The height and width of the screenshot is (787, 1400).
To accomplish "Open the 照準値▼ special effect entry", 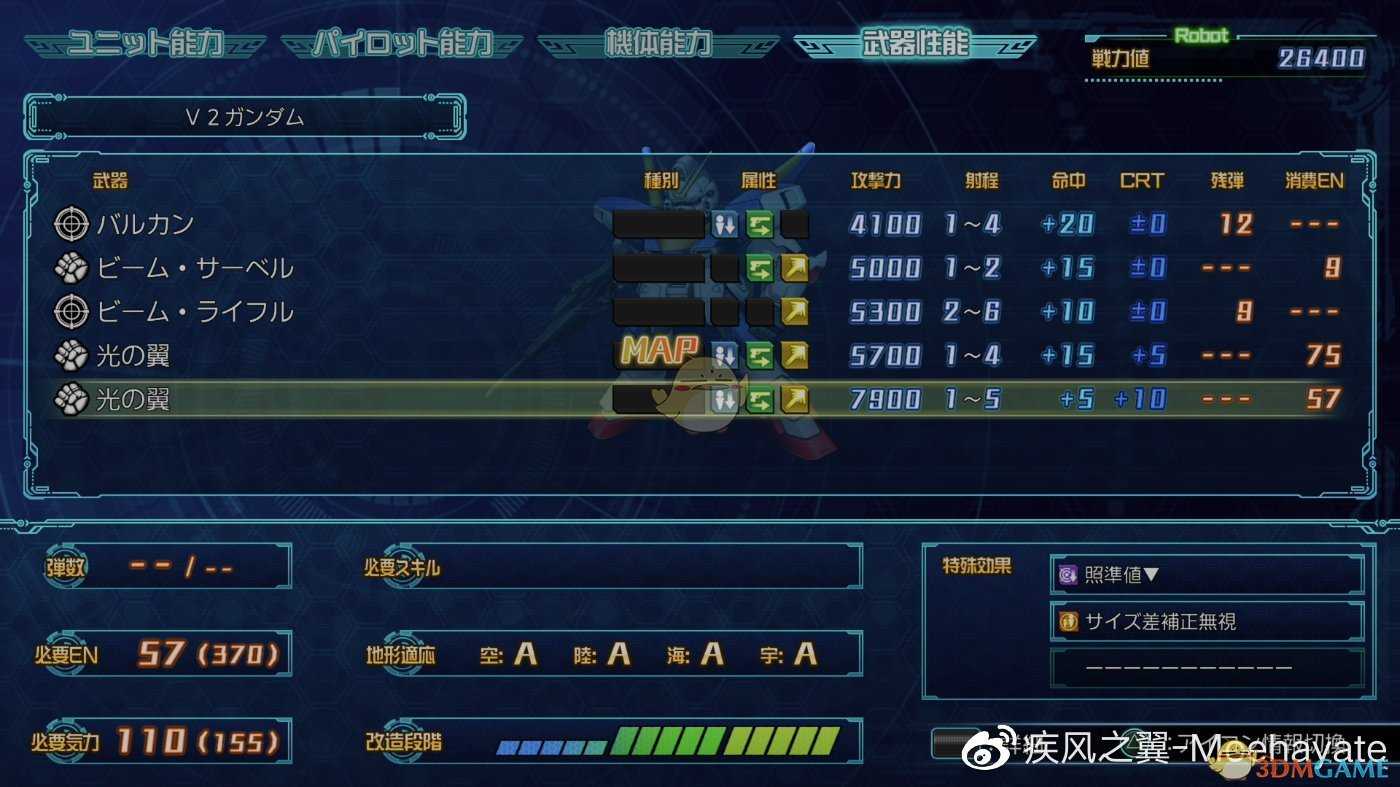I will point(1205,574).
